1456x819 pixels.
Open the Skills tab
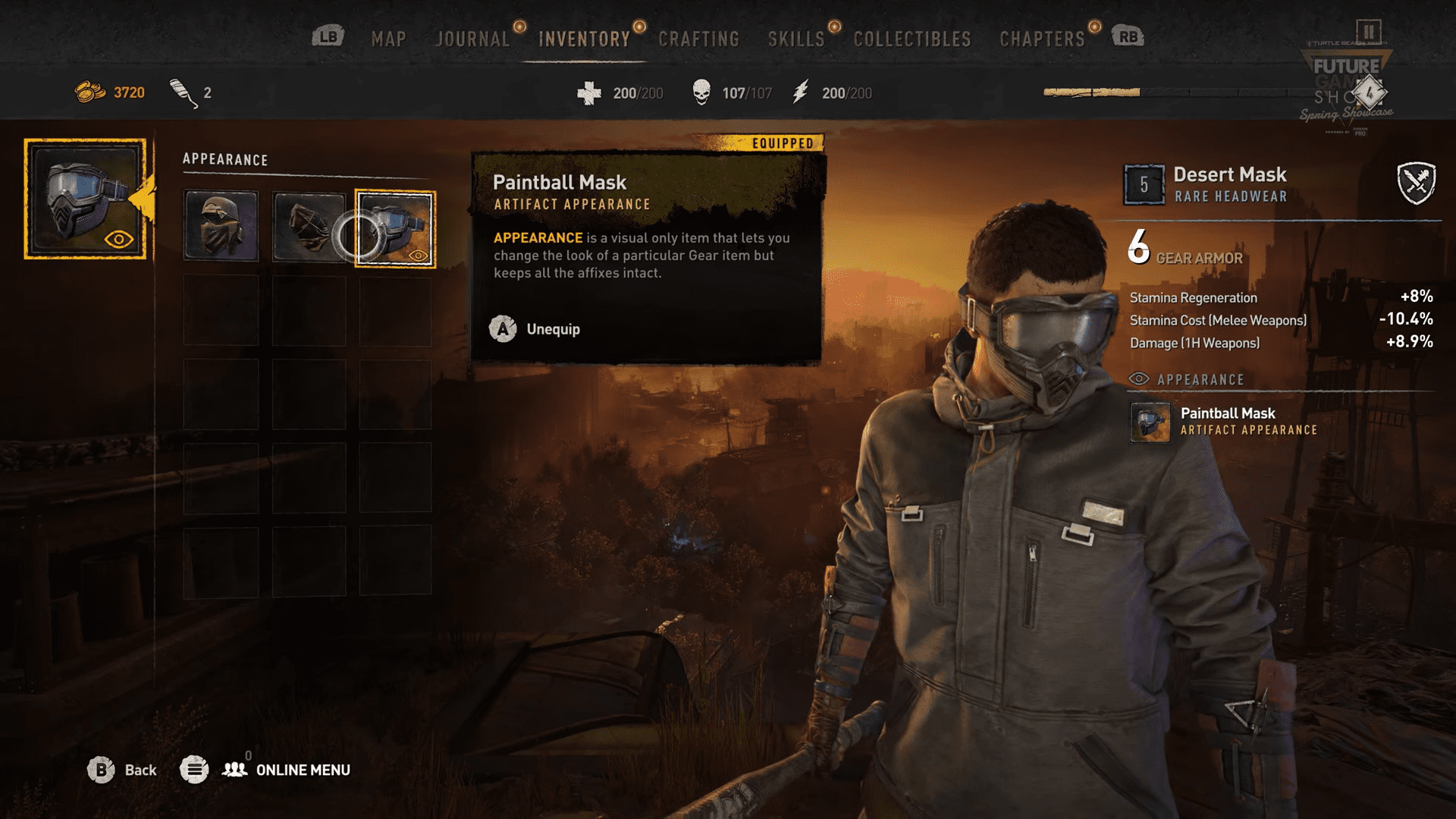coord(795,39)
